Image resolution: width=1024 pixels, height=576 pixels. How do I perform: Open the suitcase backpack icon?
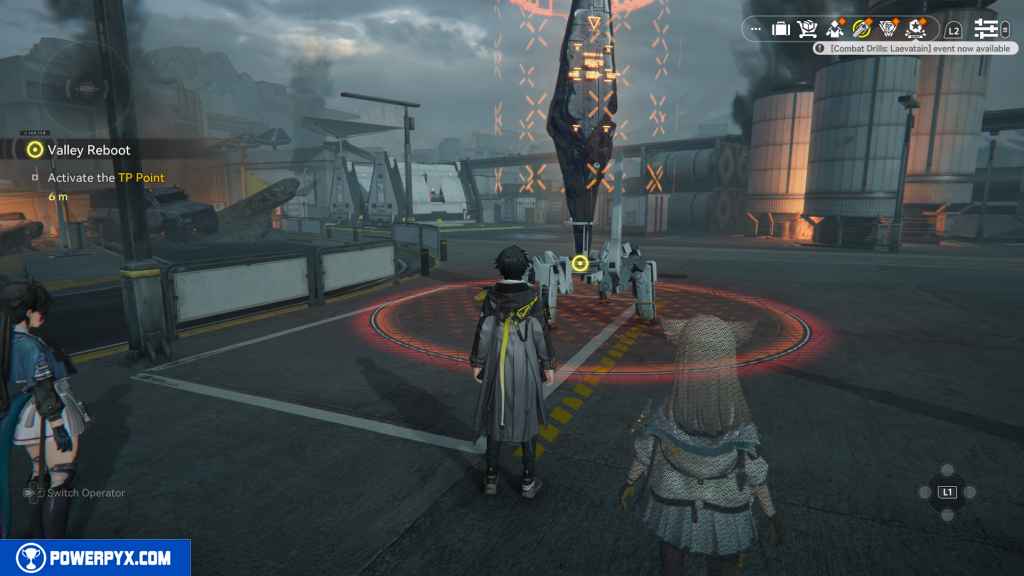pos(781,29)
